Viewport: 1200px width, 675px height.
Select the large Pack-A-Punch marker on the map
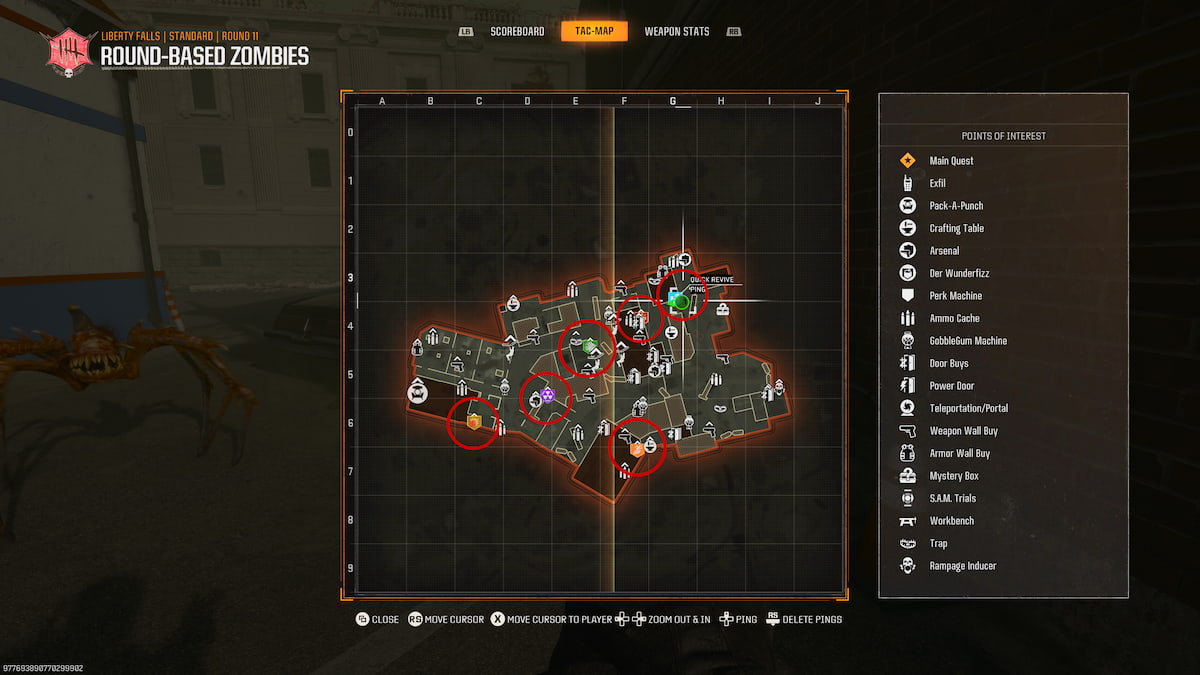click(418, 392)
